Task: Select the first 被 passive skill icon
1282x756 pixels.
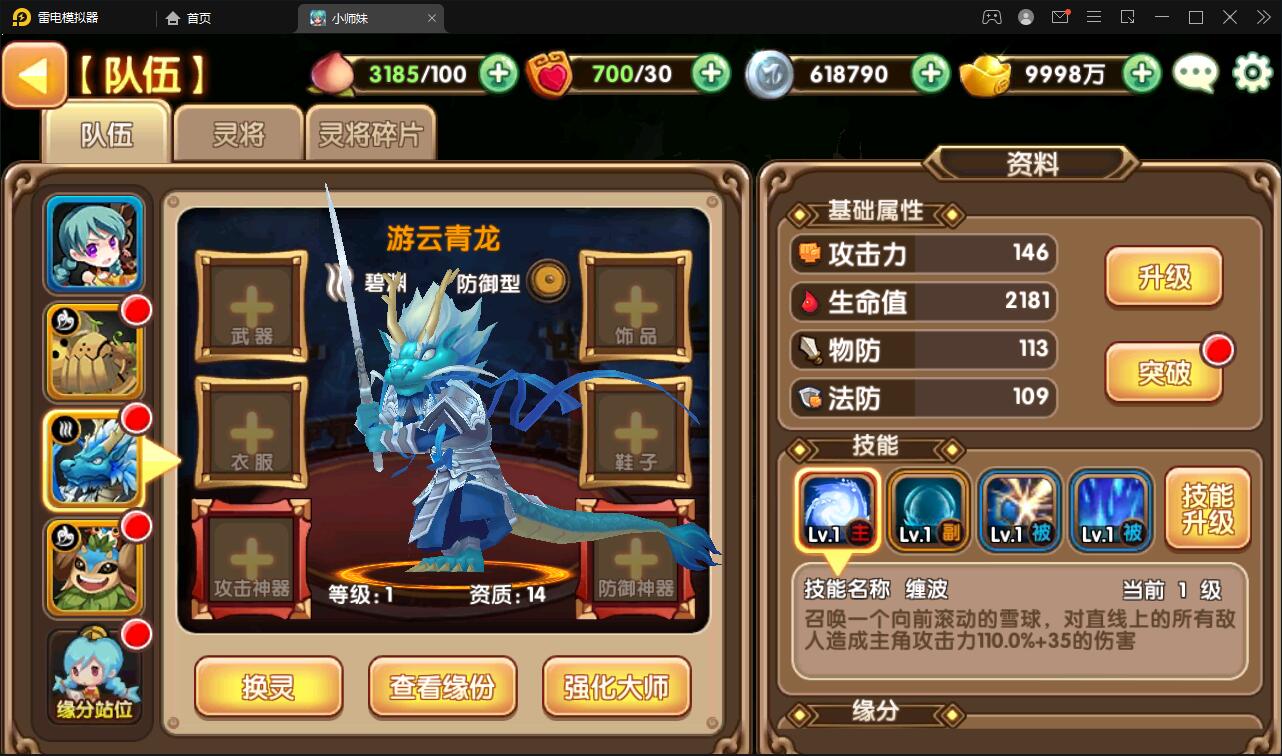Action: (1018, 511)
